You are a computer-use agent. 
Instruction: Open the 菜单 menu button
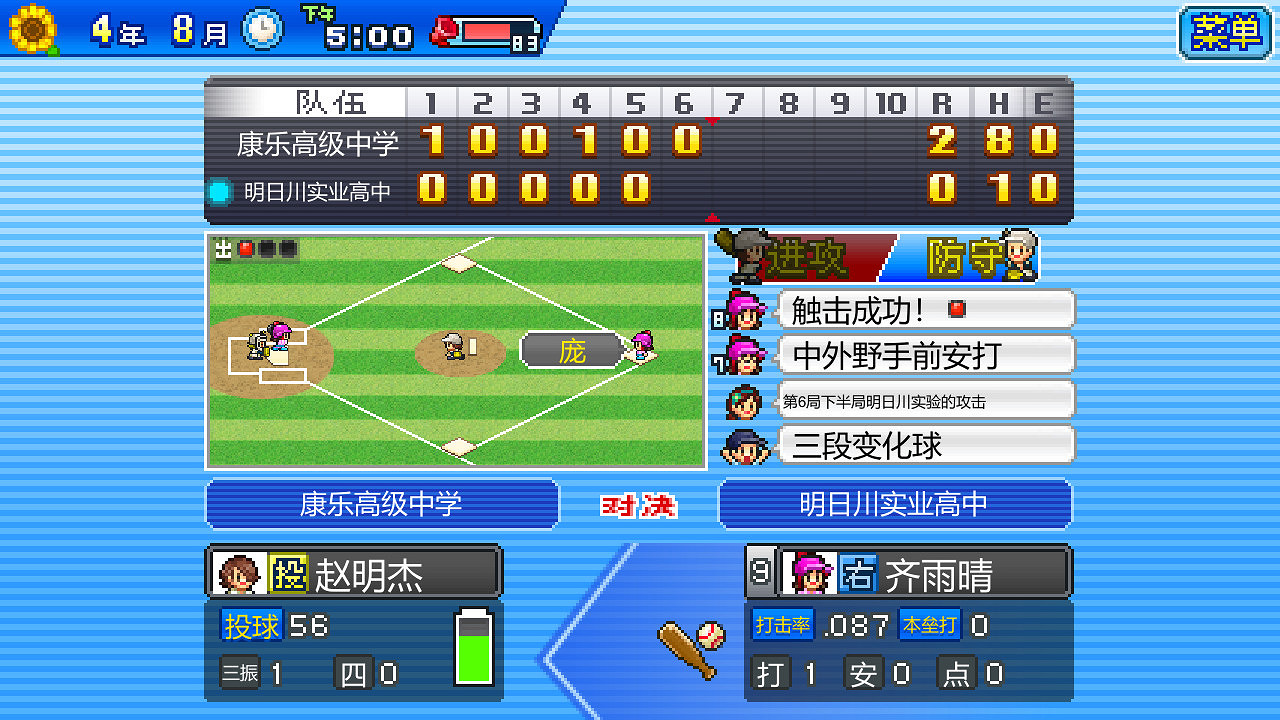1226,30
